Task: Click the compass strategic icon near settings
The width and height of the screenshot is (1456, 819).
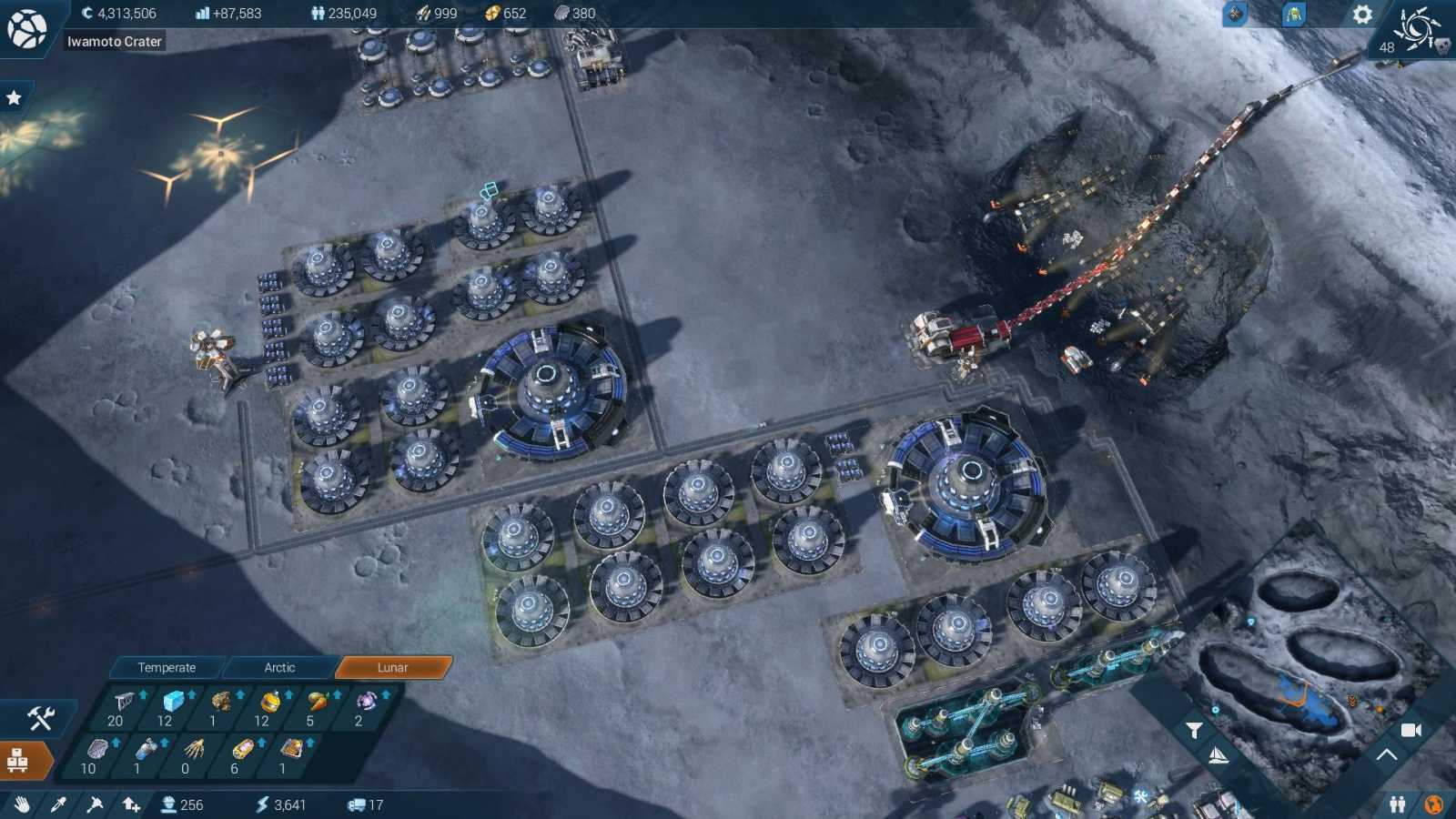Action: coord(1236,14)
